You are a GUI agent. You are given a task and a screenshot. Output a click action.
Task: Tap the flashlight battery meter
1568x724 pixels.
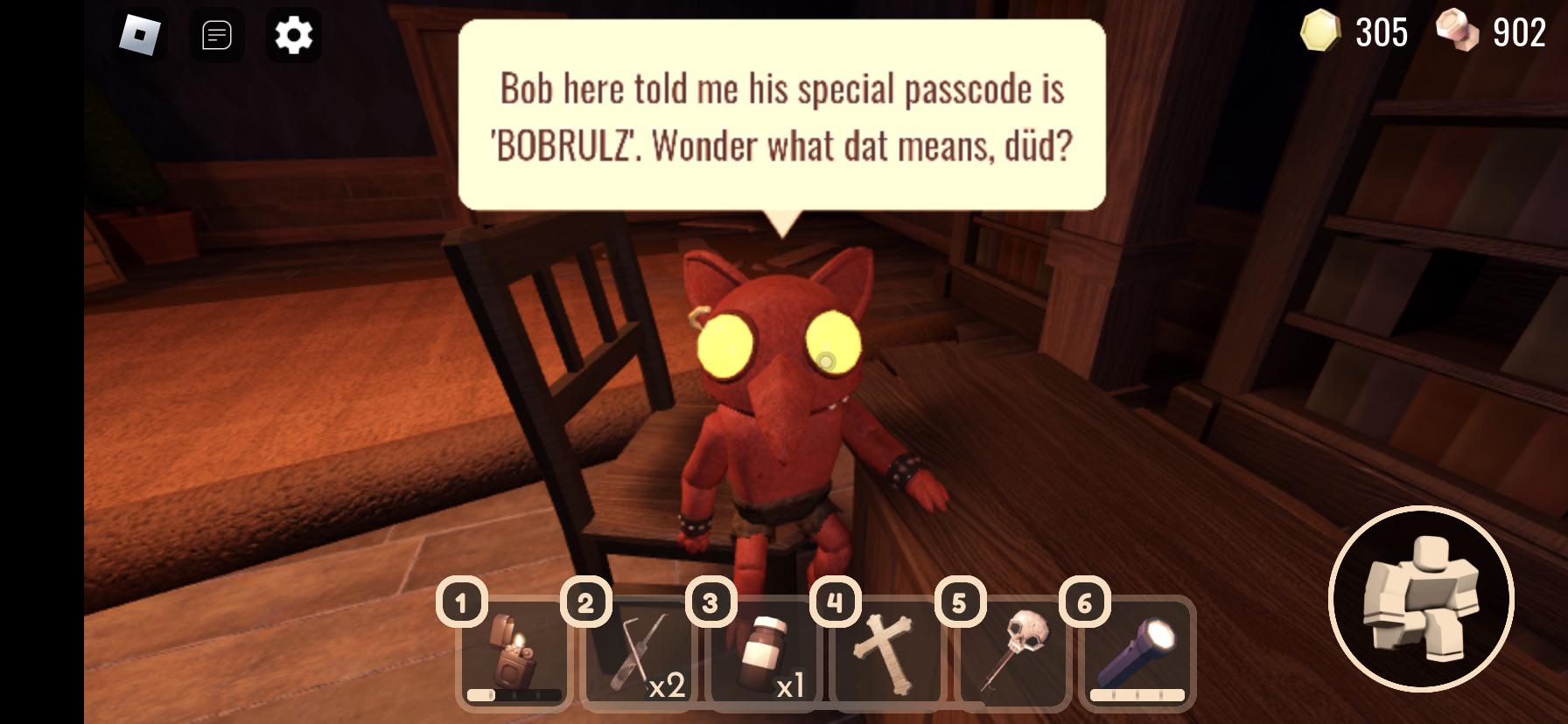click(1137, 695)
